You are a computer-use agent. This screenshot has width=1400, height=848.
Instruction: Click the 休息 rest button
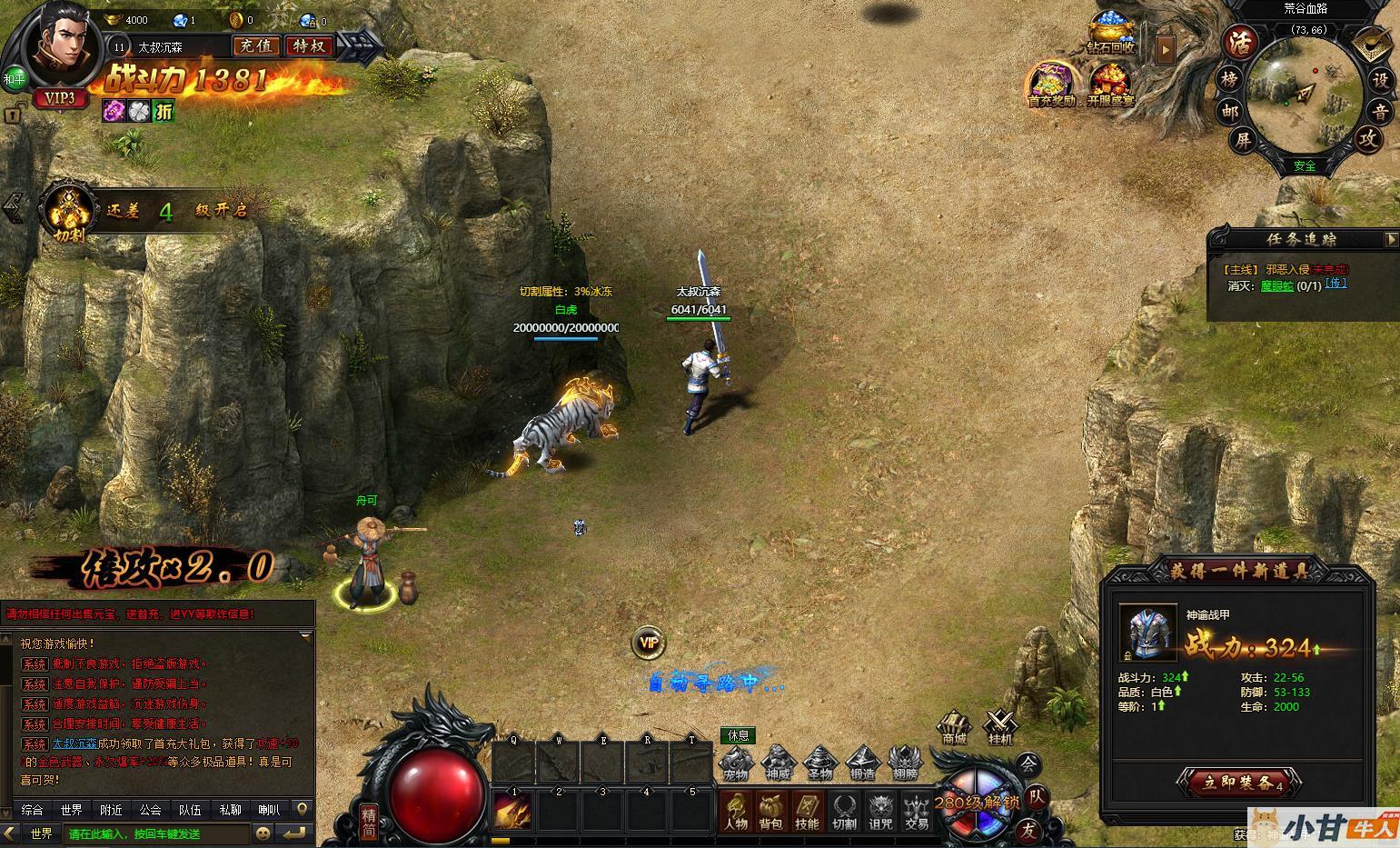(x=737, y=735)
